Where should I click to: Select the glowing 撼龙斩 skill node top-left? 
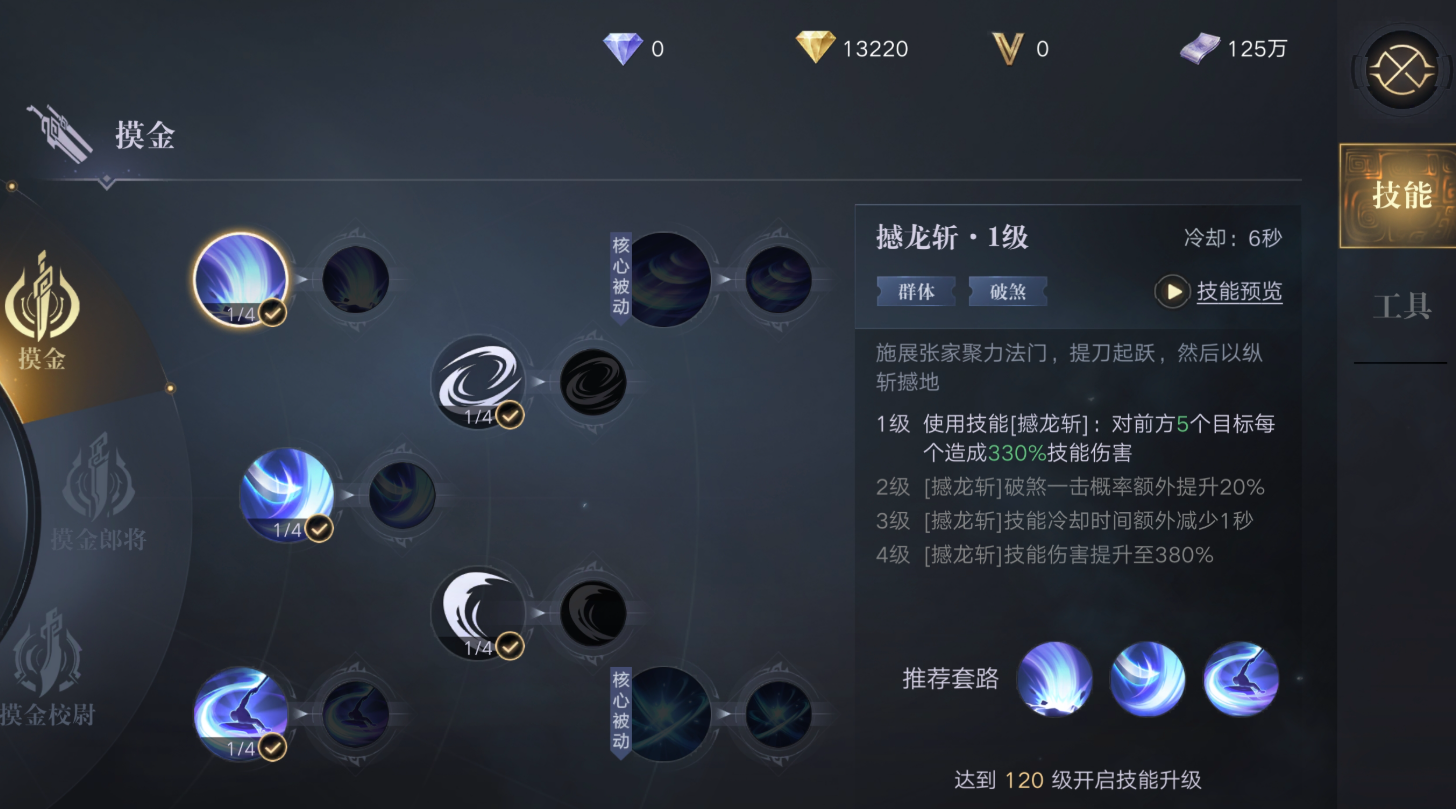click(240, 278)
